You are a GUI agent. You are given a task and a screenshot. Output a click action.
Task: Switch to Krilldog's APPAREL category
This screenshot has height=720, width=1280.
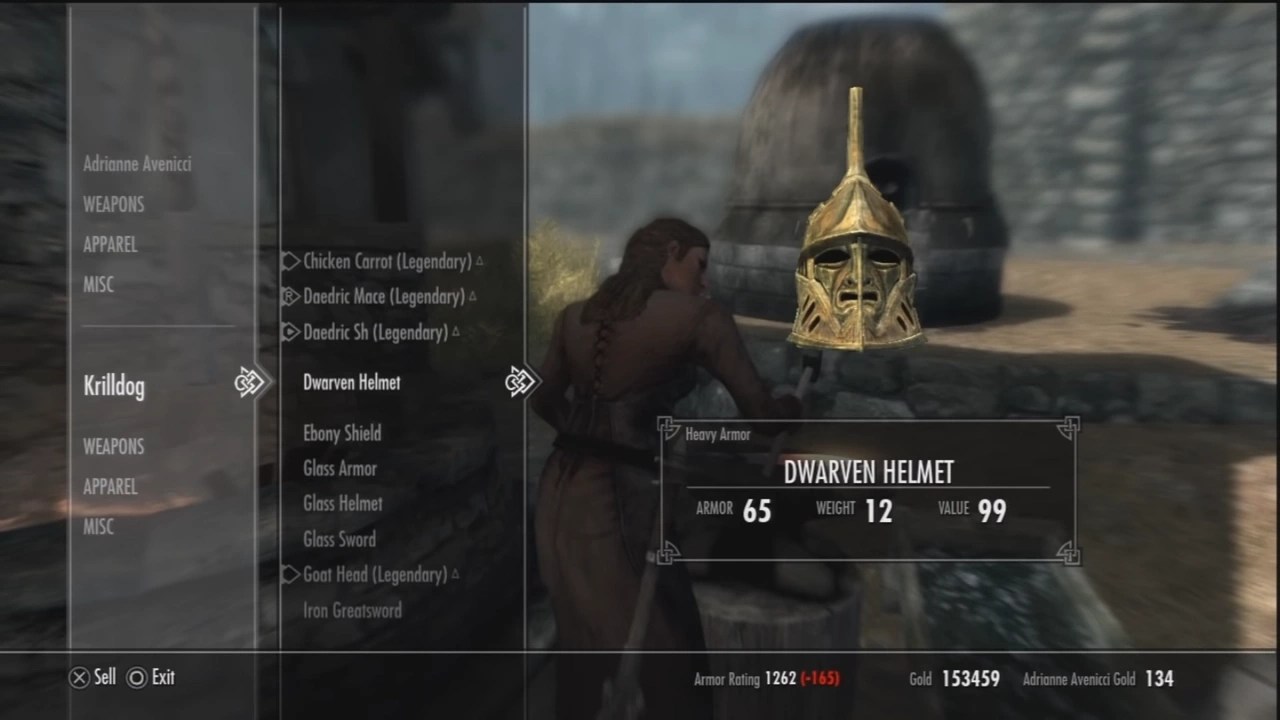pos(110,487)
